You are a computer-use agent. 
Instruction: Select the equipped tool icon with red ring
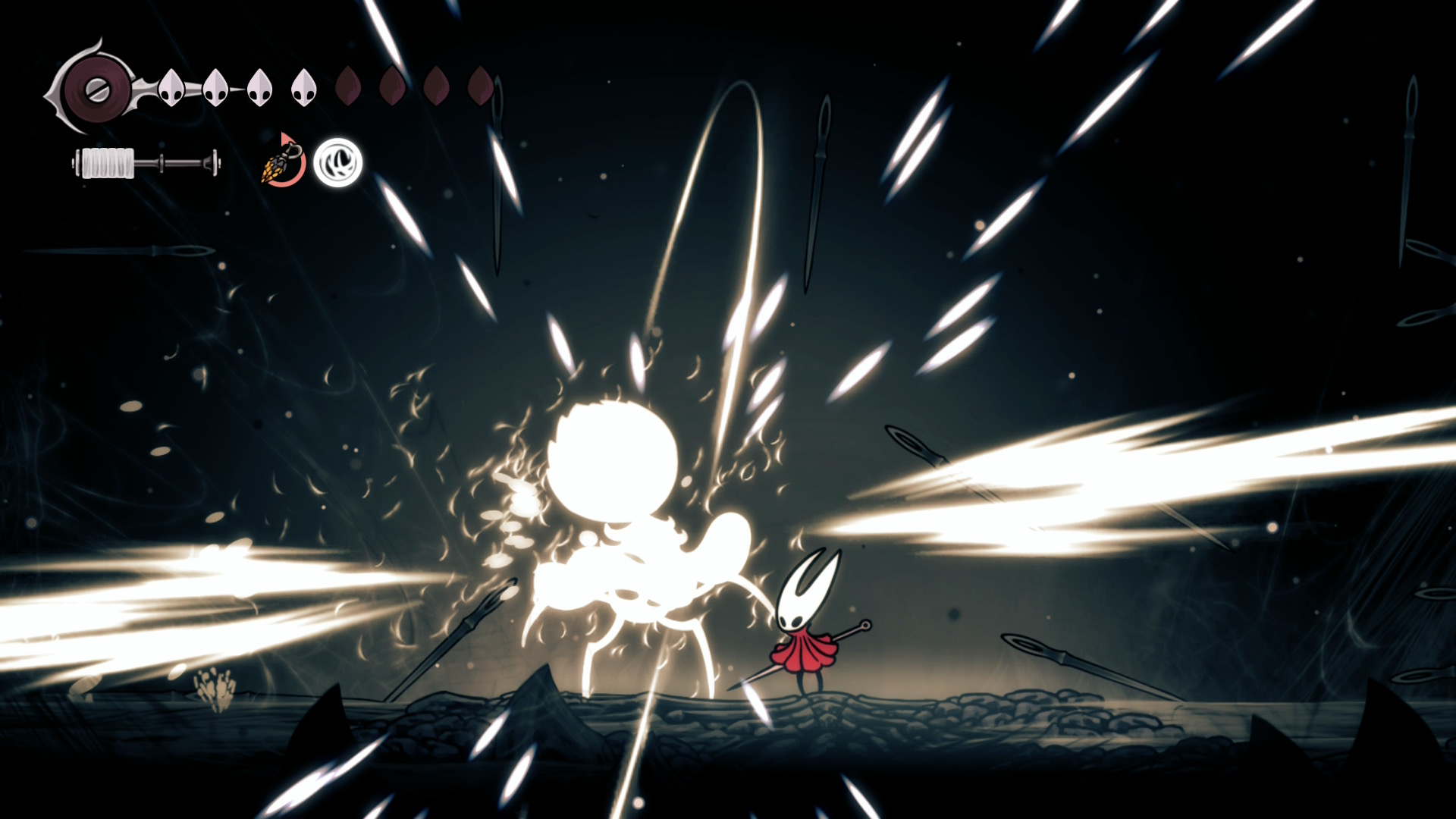(284, 162)
